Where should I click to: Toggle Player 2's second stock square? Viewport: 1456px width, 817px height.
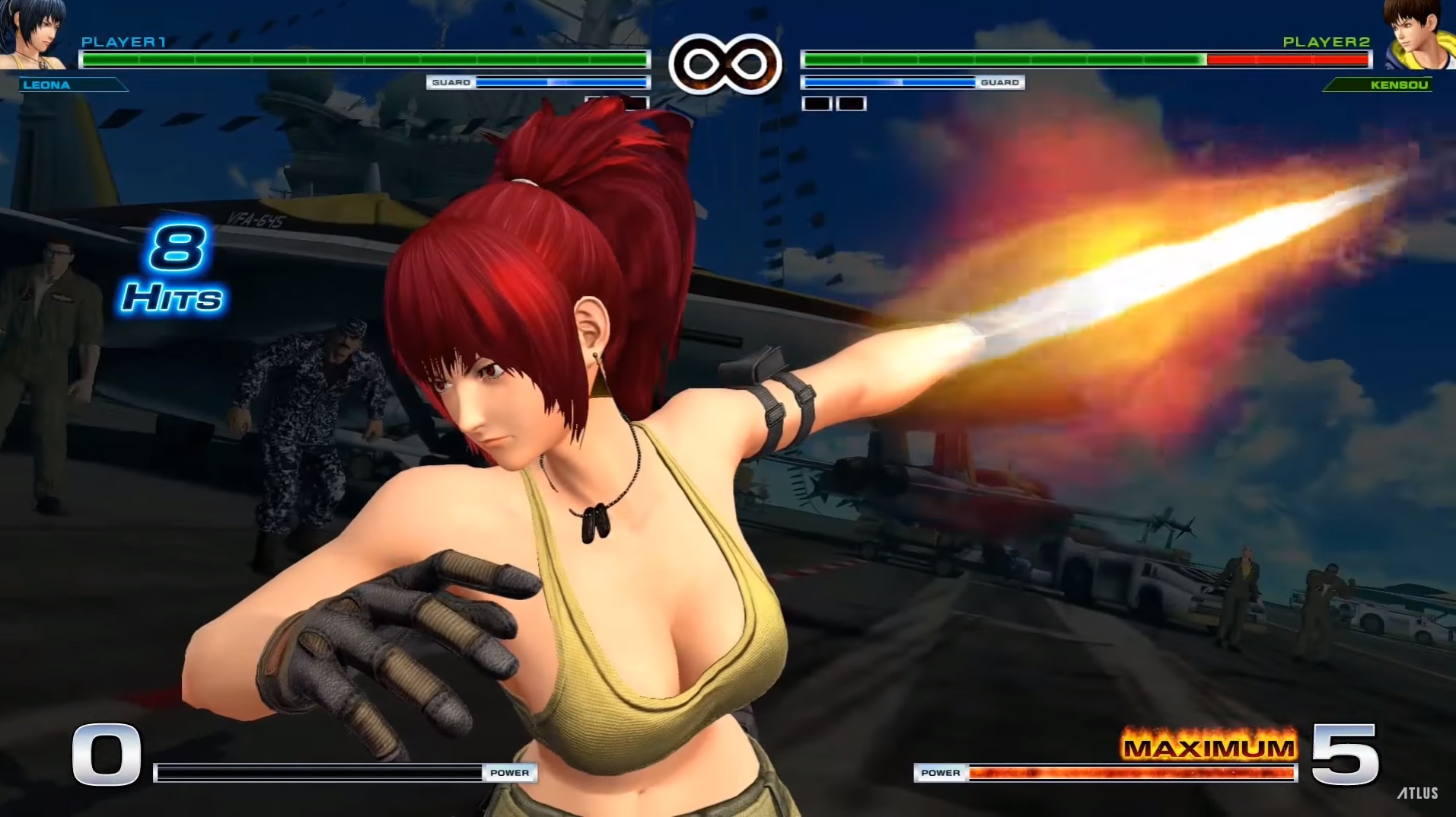click(852, 102)
